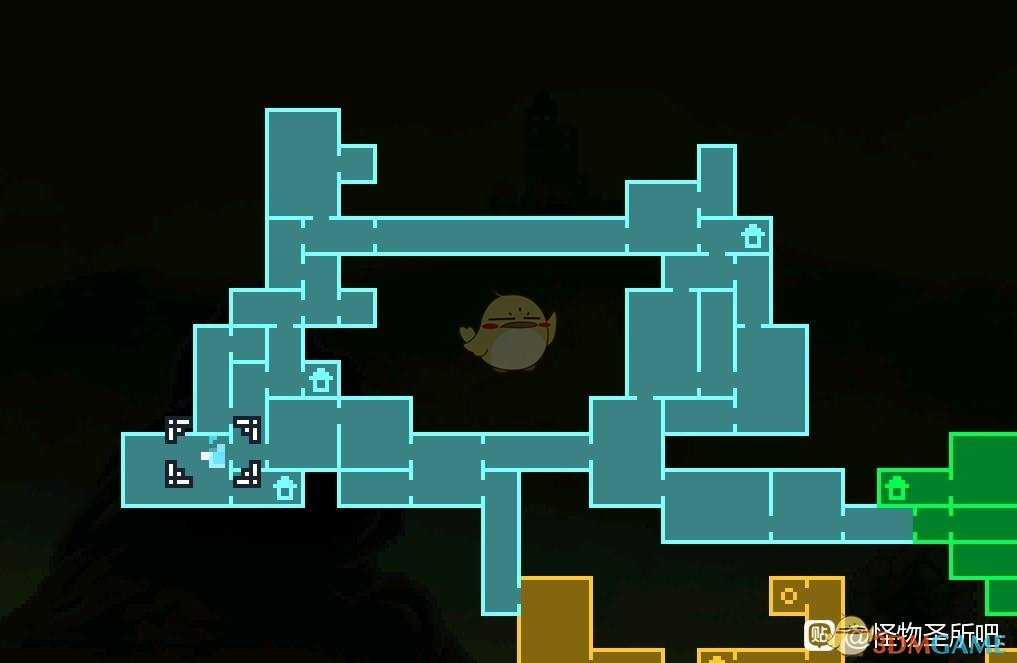
Task: Choose the cyan house marker nearest the player marker
Action: point(285,488)
